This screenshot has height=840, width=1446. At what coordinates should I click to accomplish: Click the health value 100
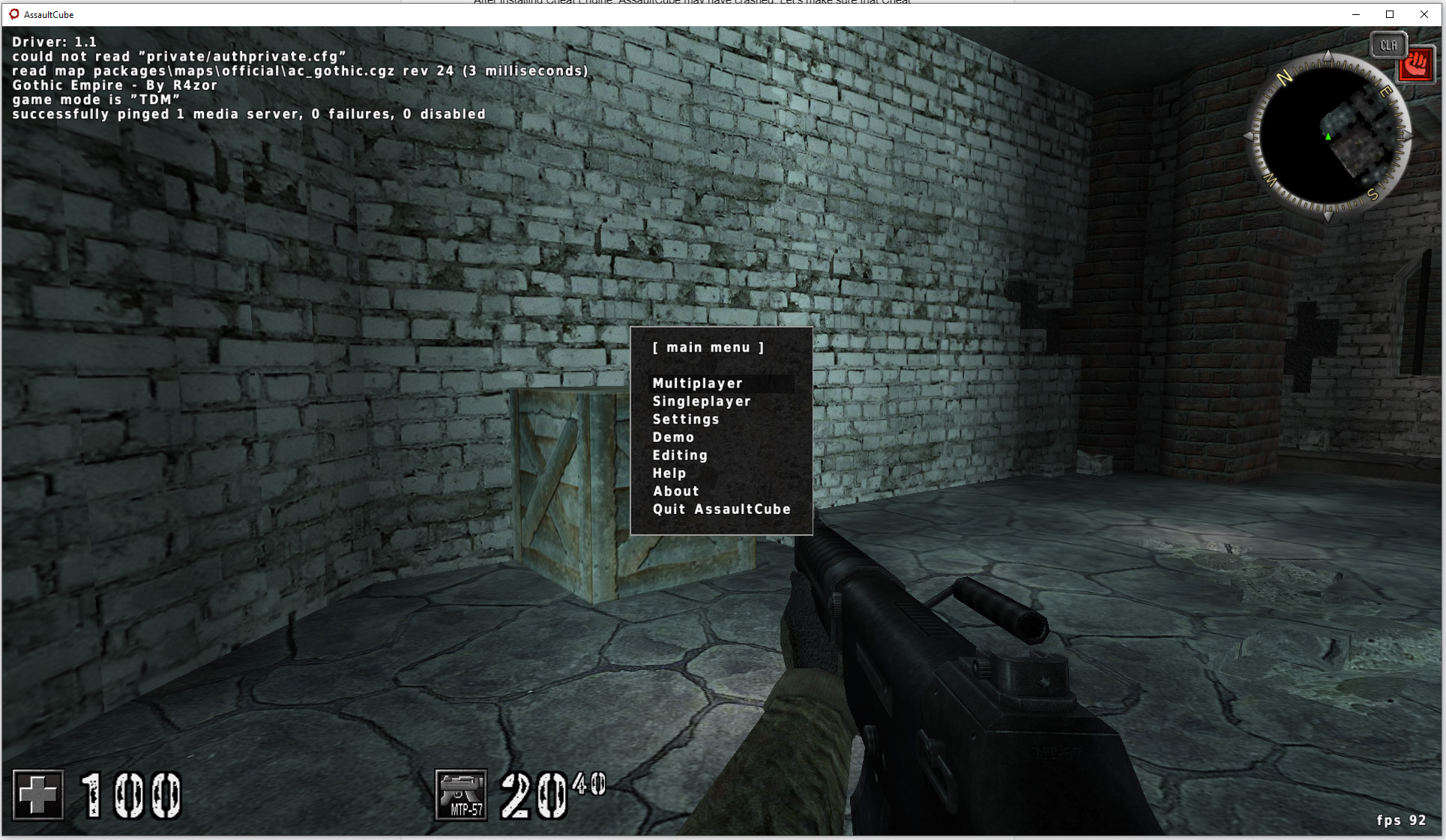coord(129,794)
